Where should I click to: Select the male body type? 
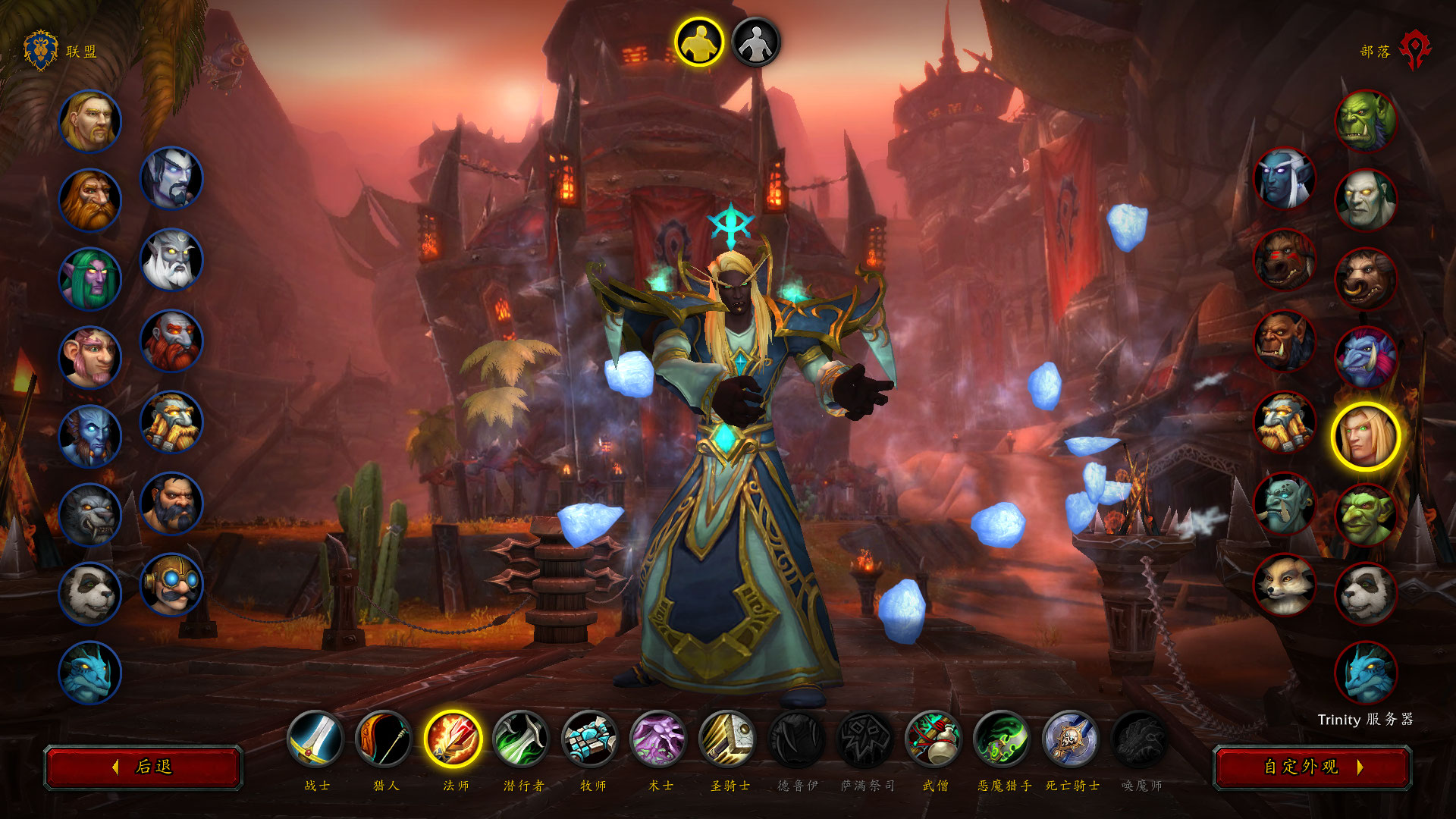click(x=699, y=42)
